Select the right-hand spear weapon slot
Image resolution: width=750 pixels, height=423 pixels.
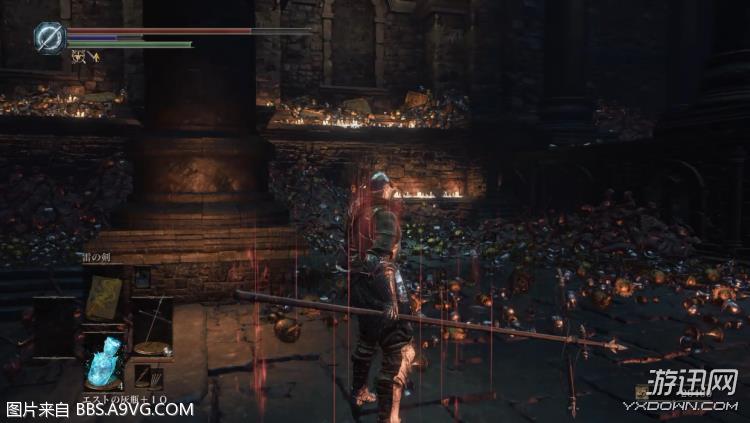tap(152, 324)
